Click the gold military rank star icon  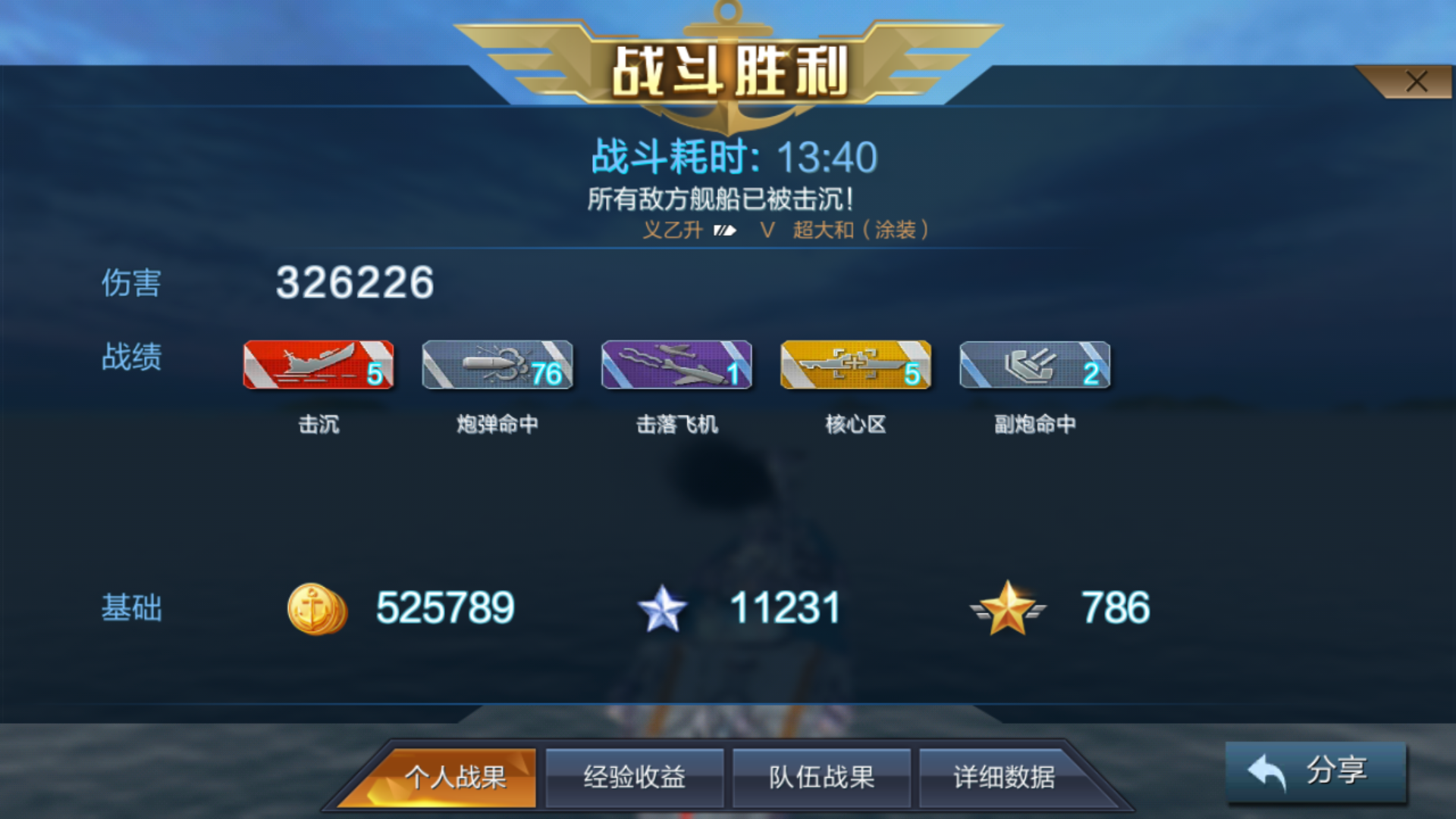[1009, 607]
